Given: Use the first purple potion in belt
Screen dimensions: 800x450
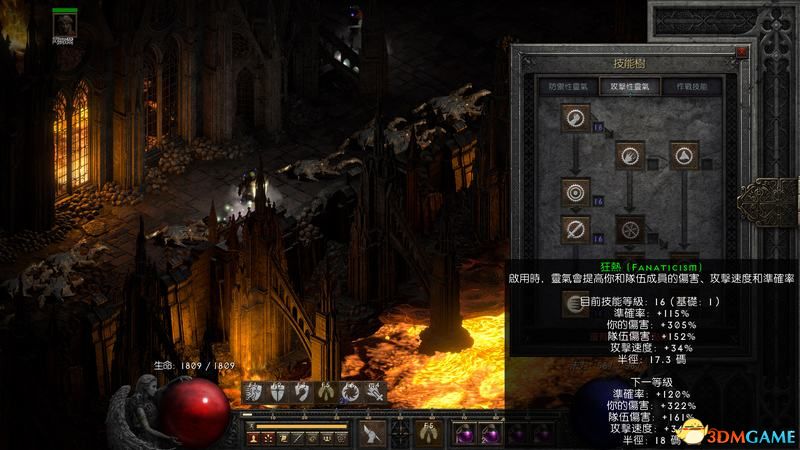Looking at the screenshot, I should 465,433.
